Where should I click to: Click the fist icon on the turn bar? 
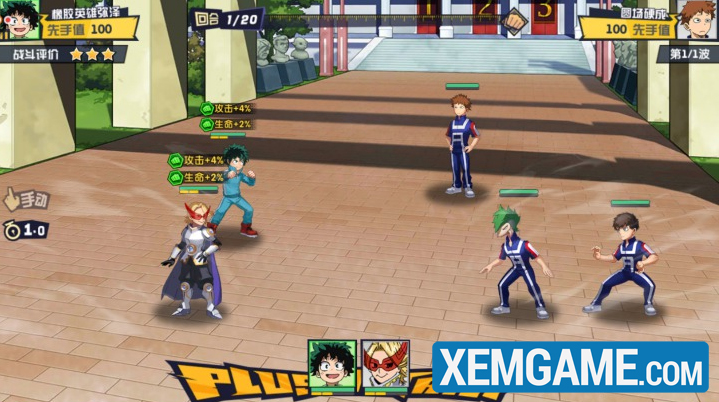point(512,20)
